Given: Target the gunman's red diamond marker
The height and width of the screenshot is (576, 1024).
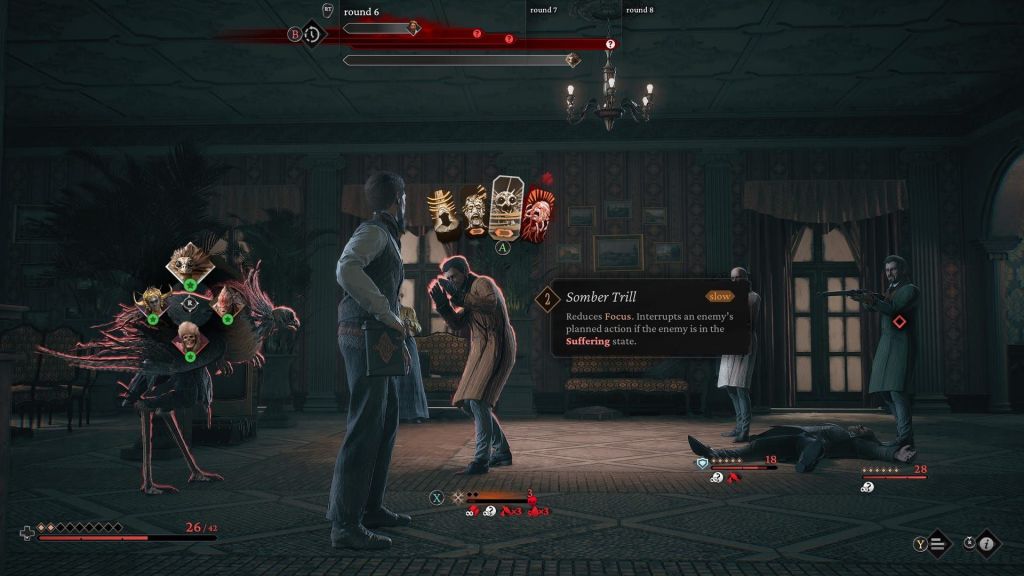Looking at the screenshot, I should [899, 321].
